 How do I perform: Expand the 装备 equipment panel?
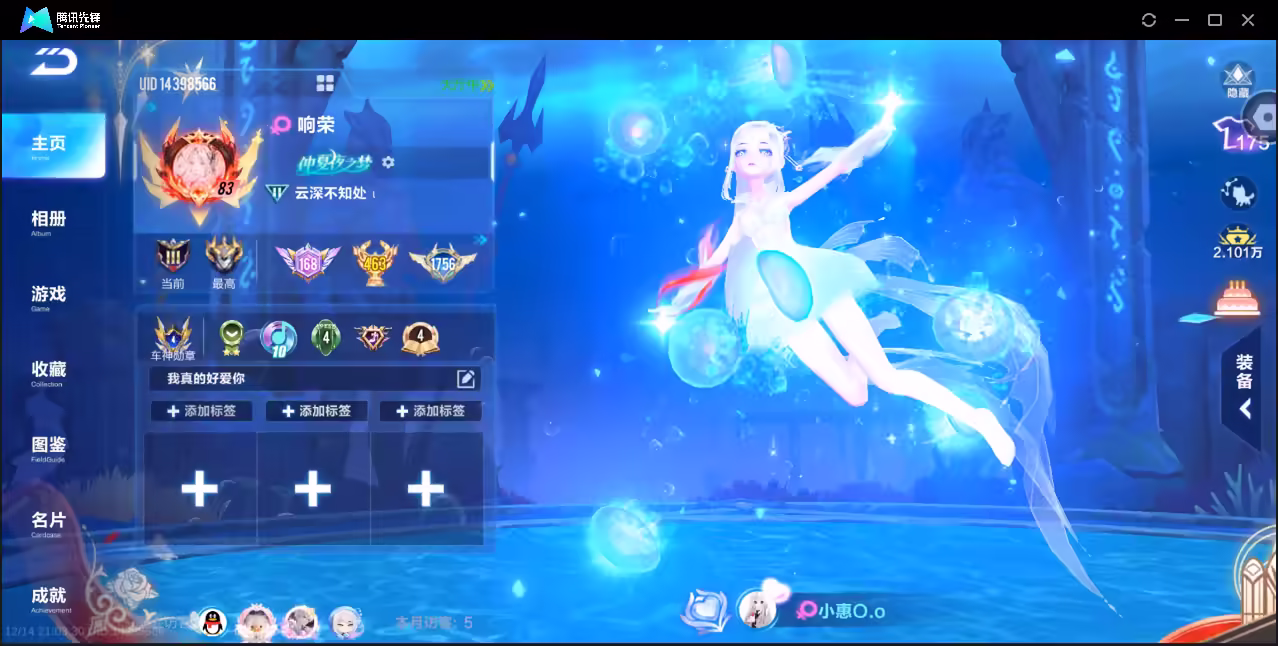pos(1244,385)
